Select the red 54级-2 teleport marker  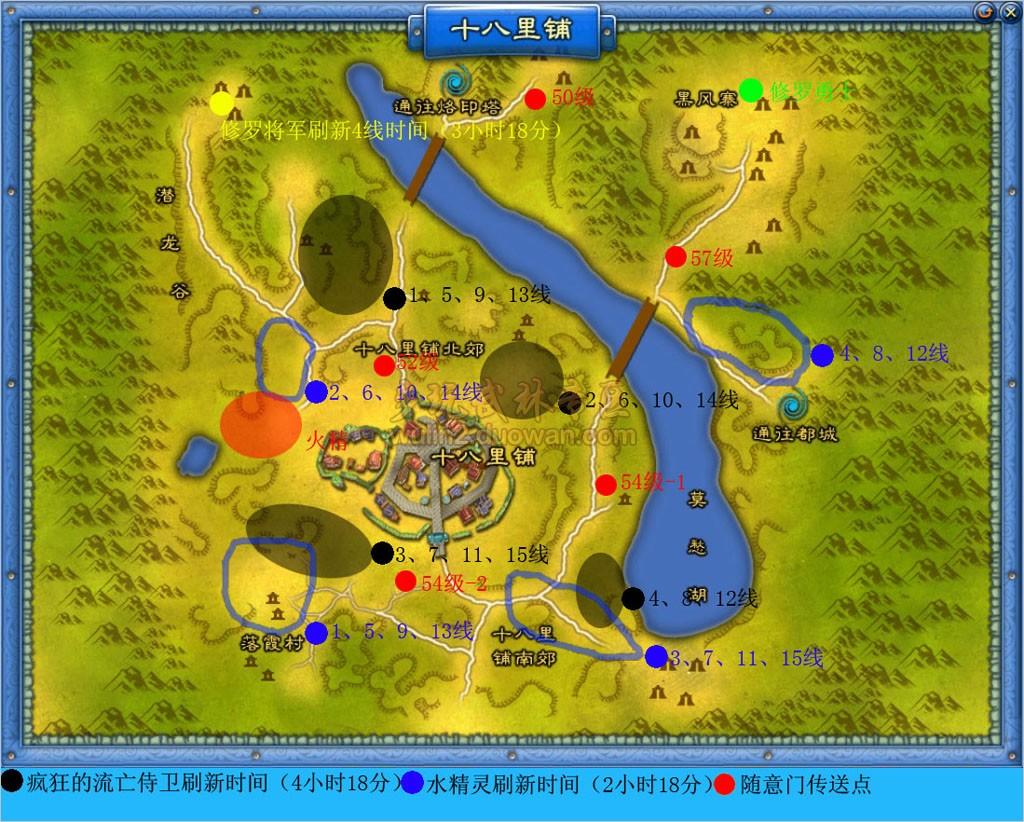[405, 581]
